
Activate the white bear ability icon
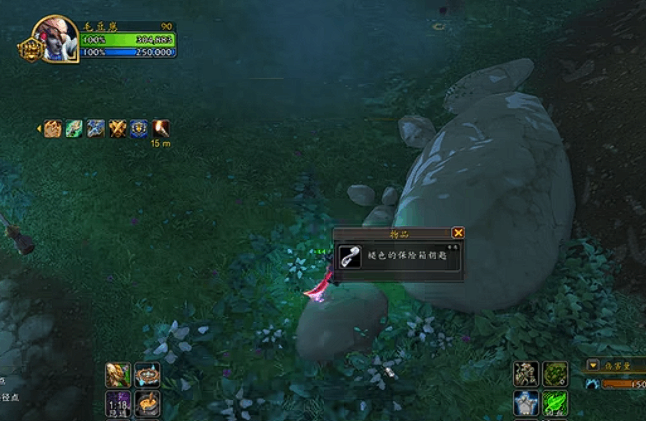pyautogui.click(x=527, y=403)
